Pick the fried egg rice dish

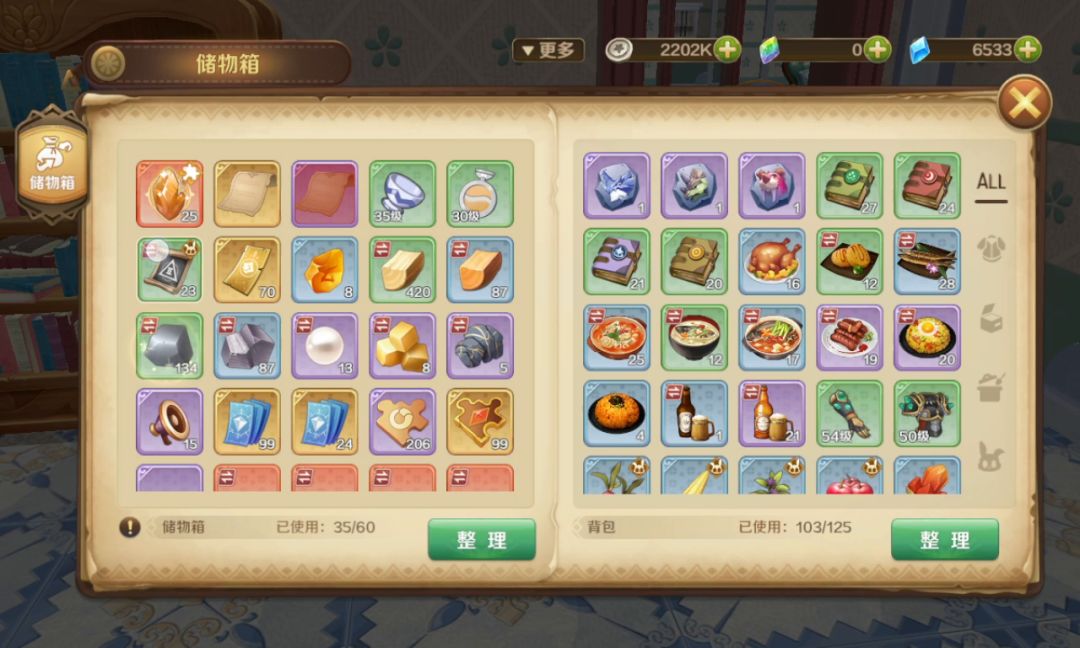pyautogui.click(x=926, y=338)
